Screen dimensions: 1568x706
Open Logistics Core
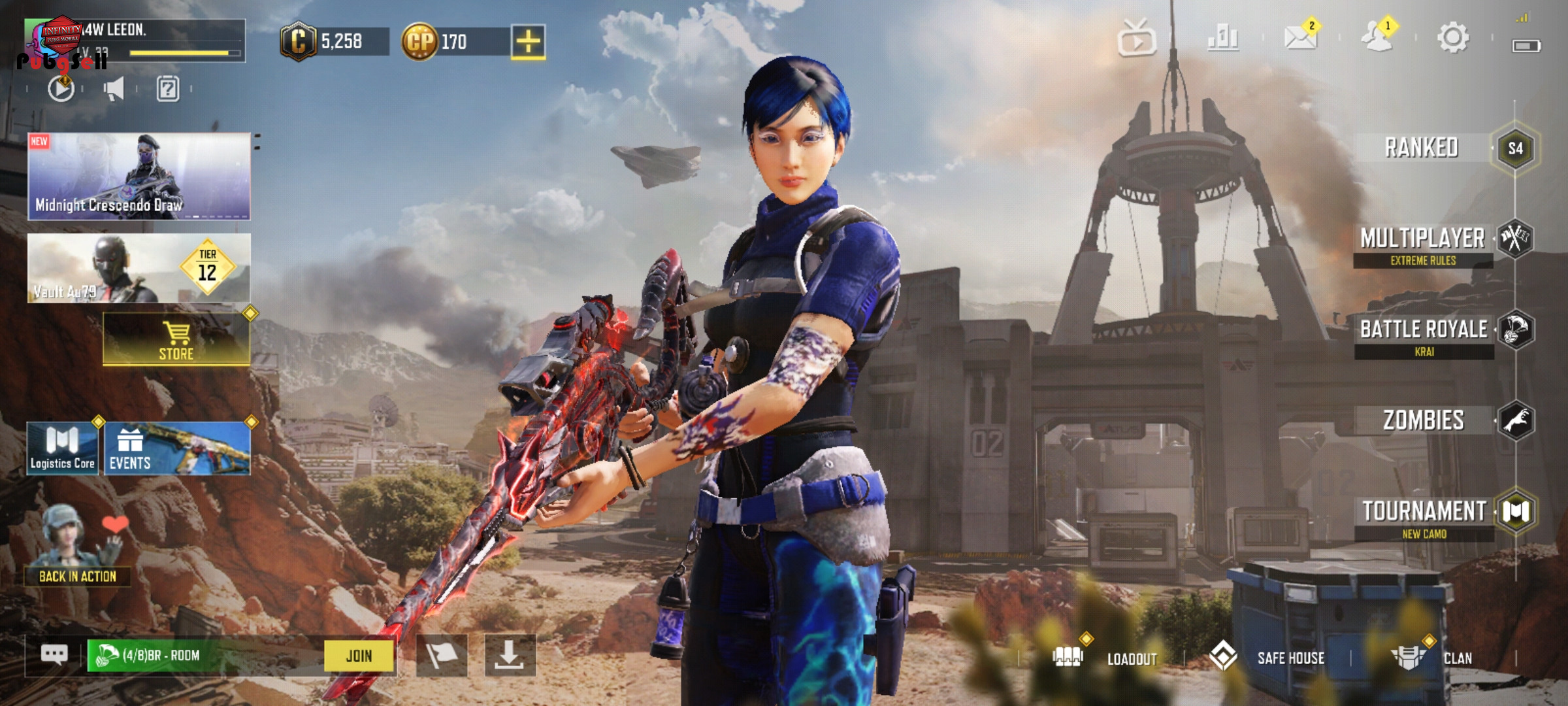[63, 448]
